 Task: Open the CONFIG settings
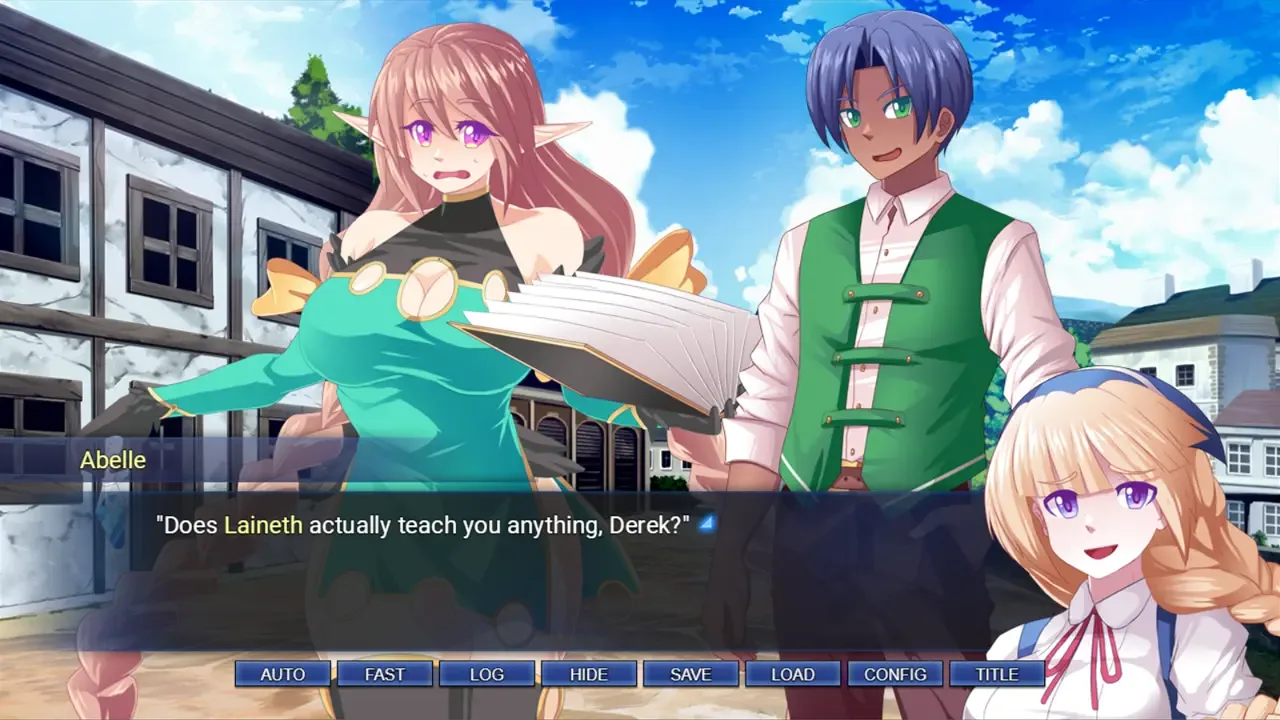coord(895,674)
